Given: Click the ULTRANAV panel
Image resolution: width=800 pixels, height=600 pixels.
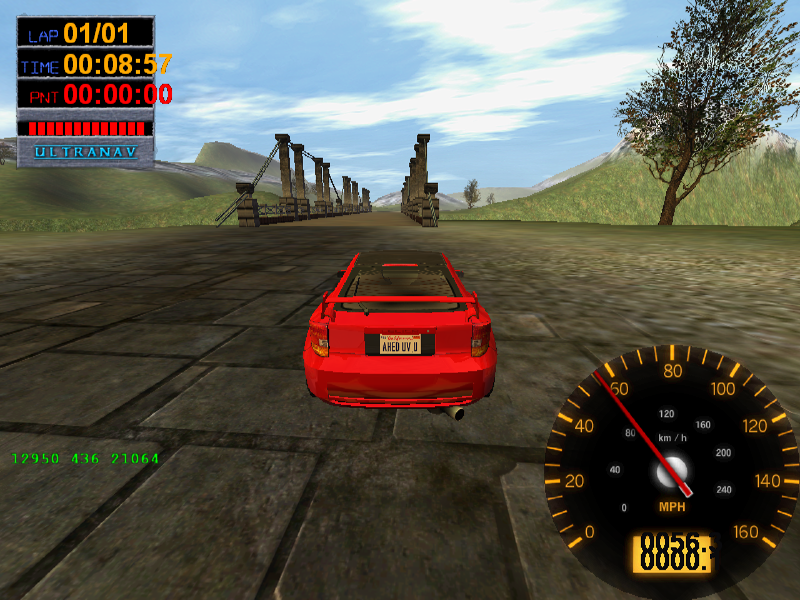Looking at the screenshot, I should (85, 153).
